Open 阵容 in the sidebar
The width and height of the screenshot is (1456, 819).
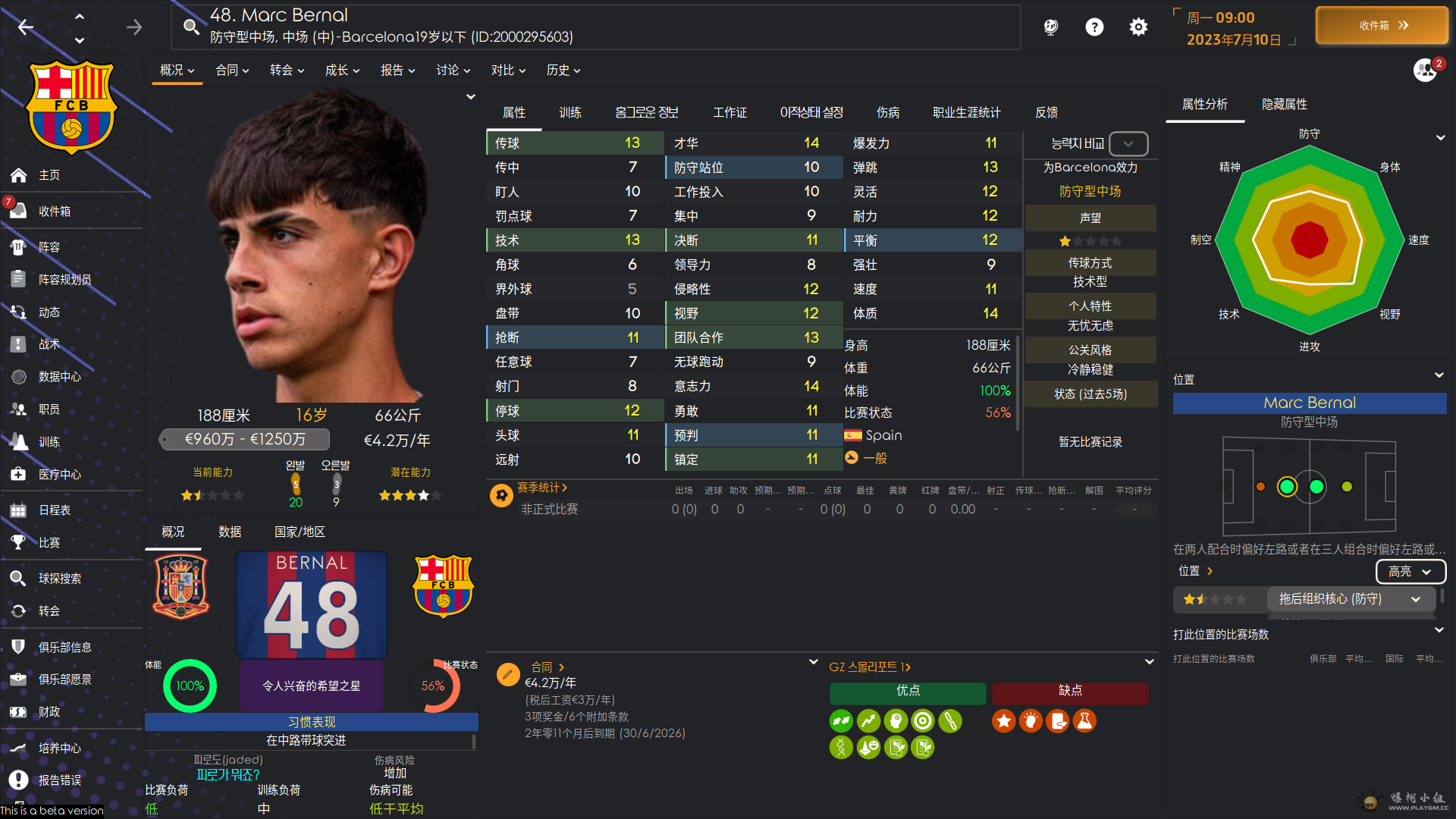click(x=49, y=247)
